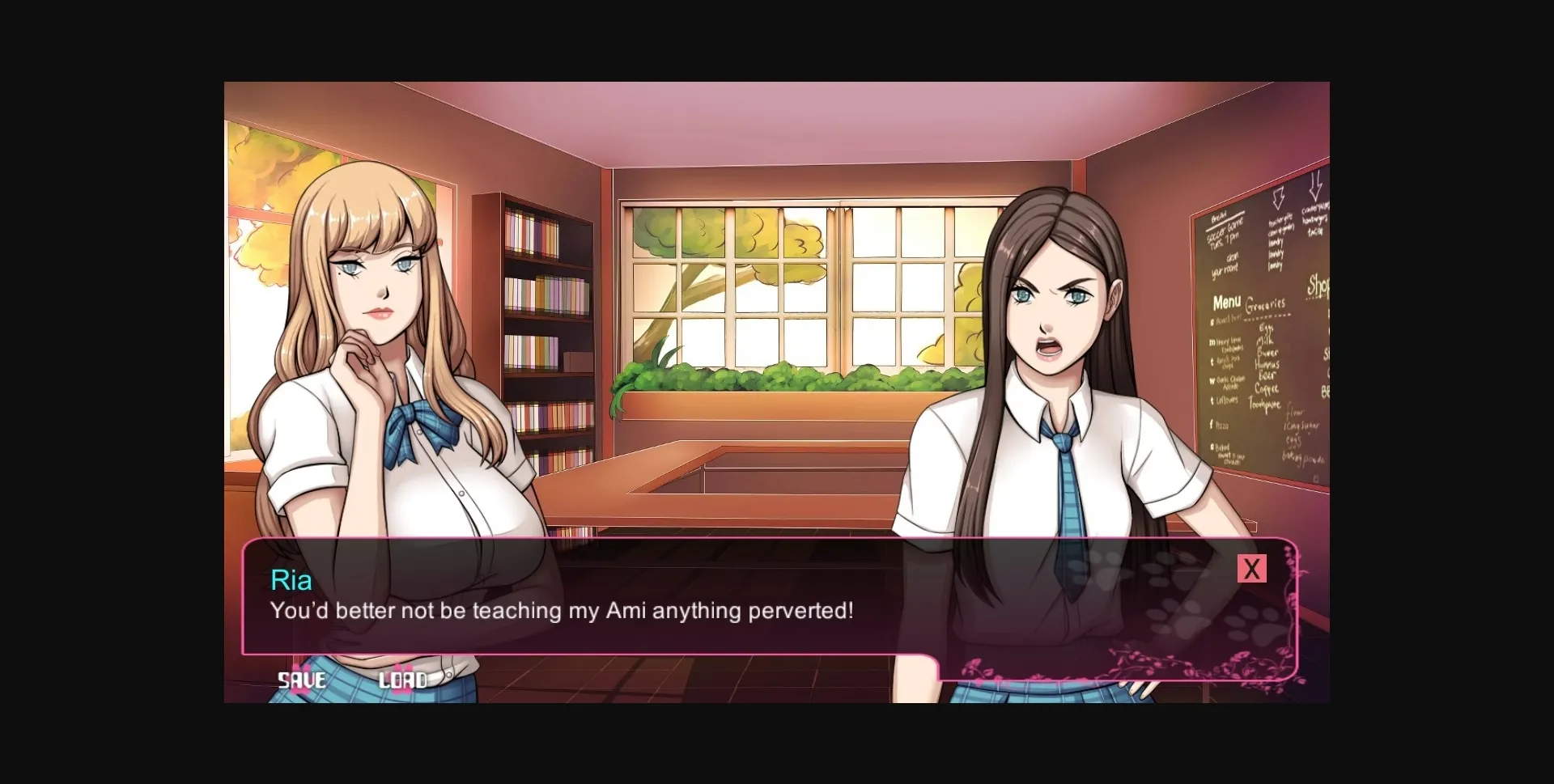
Task: Click the Shop heading on the chalkboard
Action: click(1319, 285)
